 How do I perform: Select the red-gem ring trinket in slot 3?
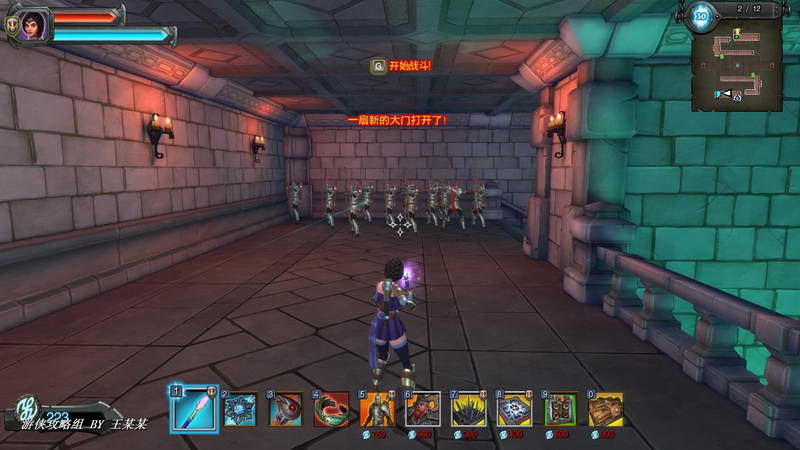click(287, 409)
